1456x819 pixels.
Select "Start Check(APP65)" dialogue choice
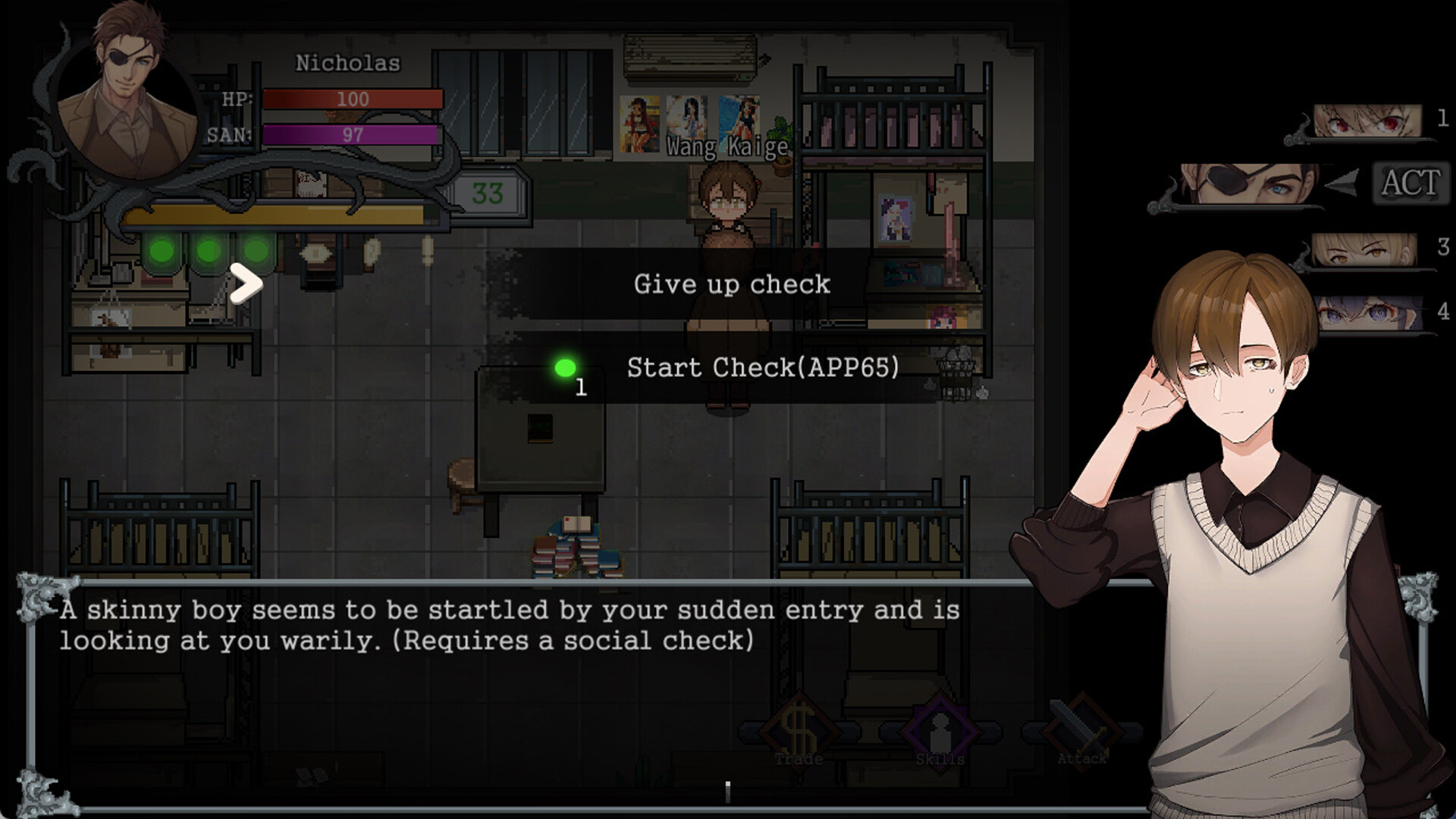[761, 368]
